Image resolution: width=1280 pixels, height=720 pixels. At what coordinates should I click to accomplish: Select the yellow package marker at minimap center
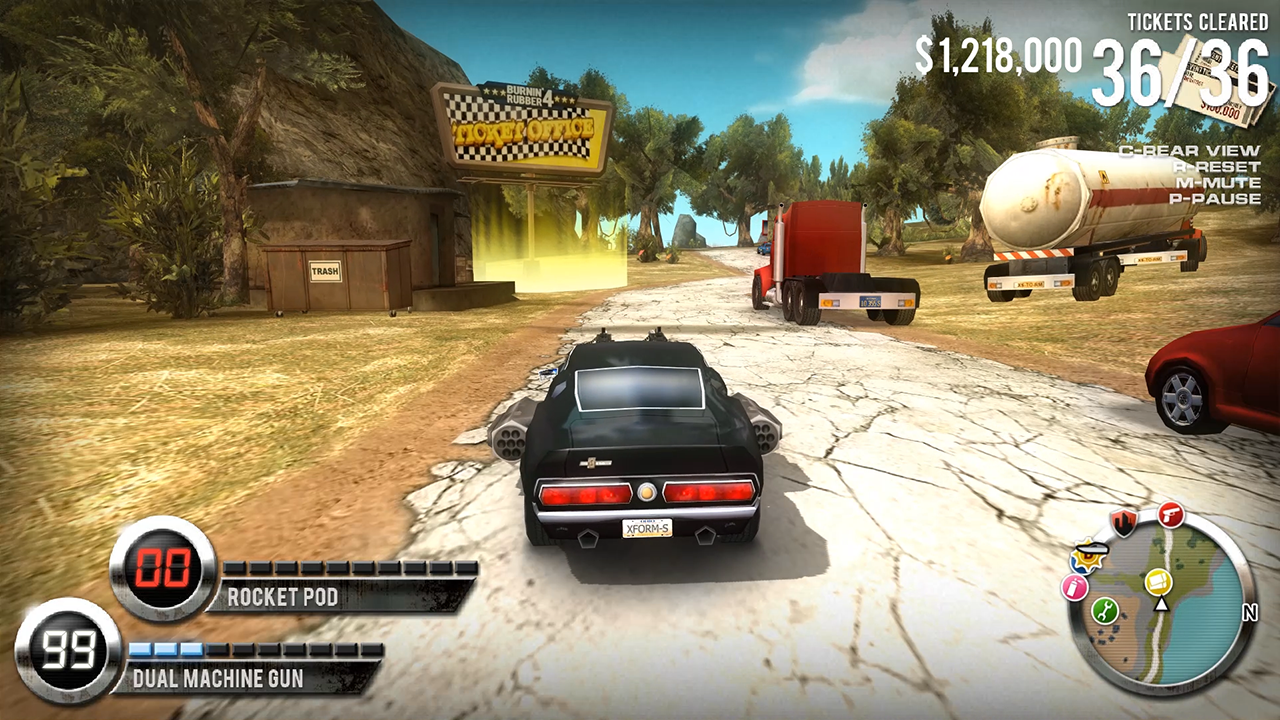pyautogui.click(x=1159, y=582)
